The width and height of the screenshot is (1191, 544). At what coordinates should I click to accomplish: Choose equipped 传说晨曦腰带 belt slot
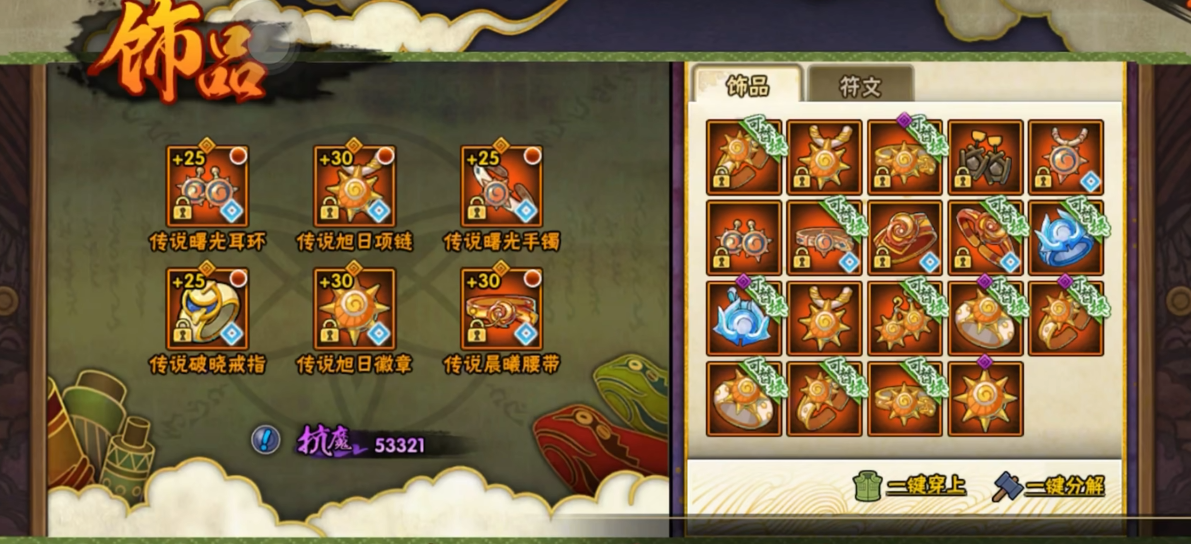[x=501, y=308]
